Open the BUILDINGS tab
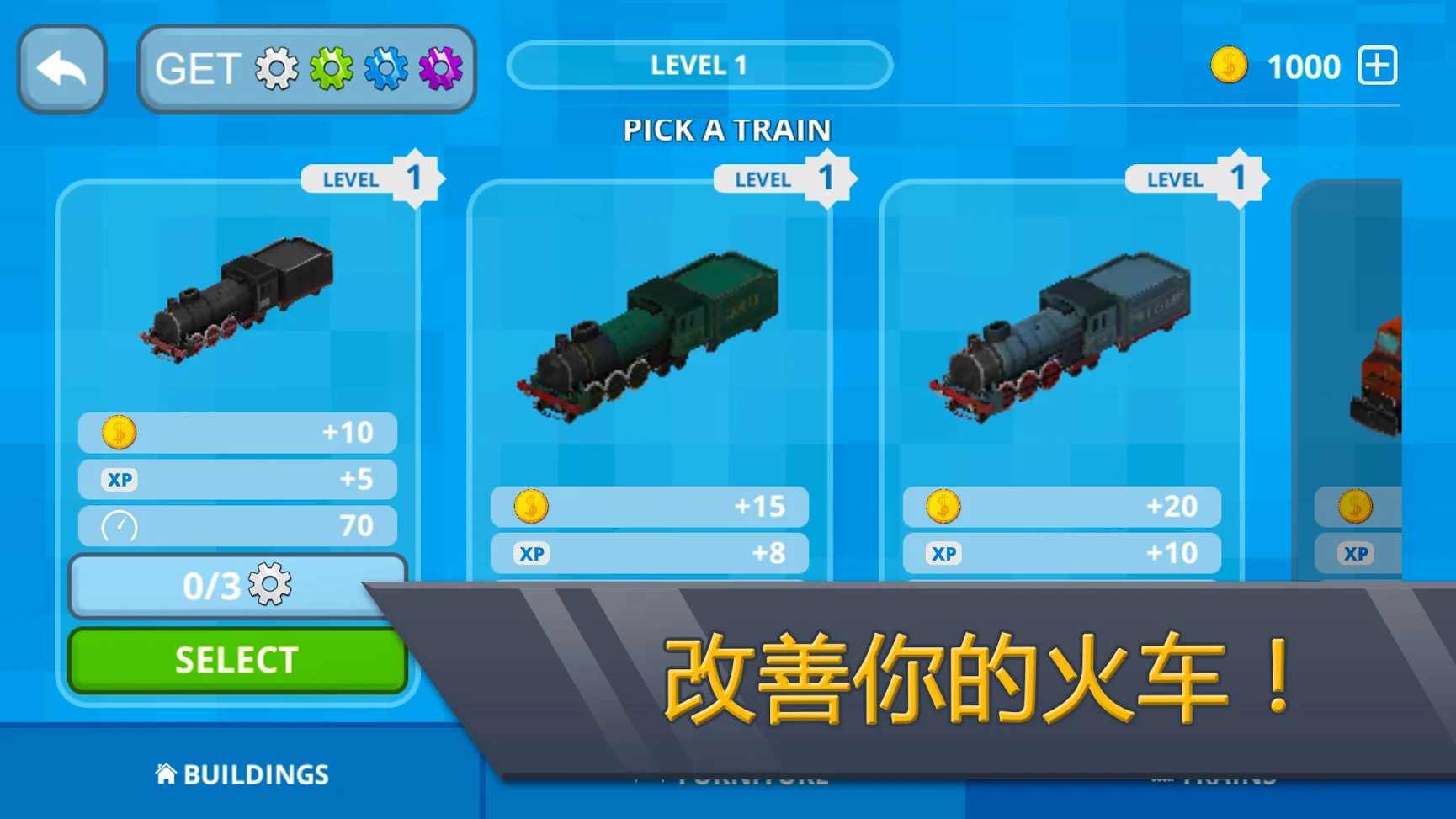 242,774
